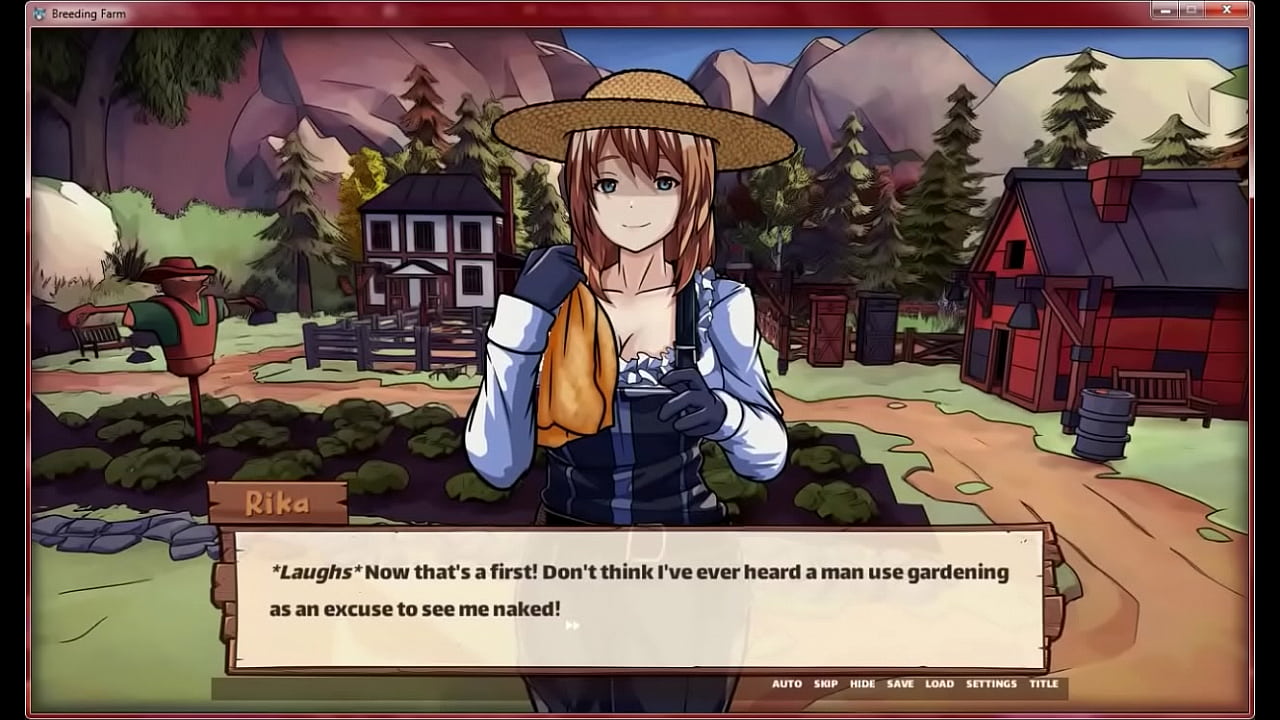Open the LOAD game menu
The width and height of the screenshot is (1280, 720).
tap(939, 684)
